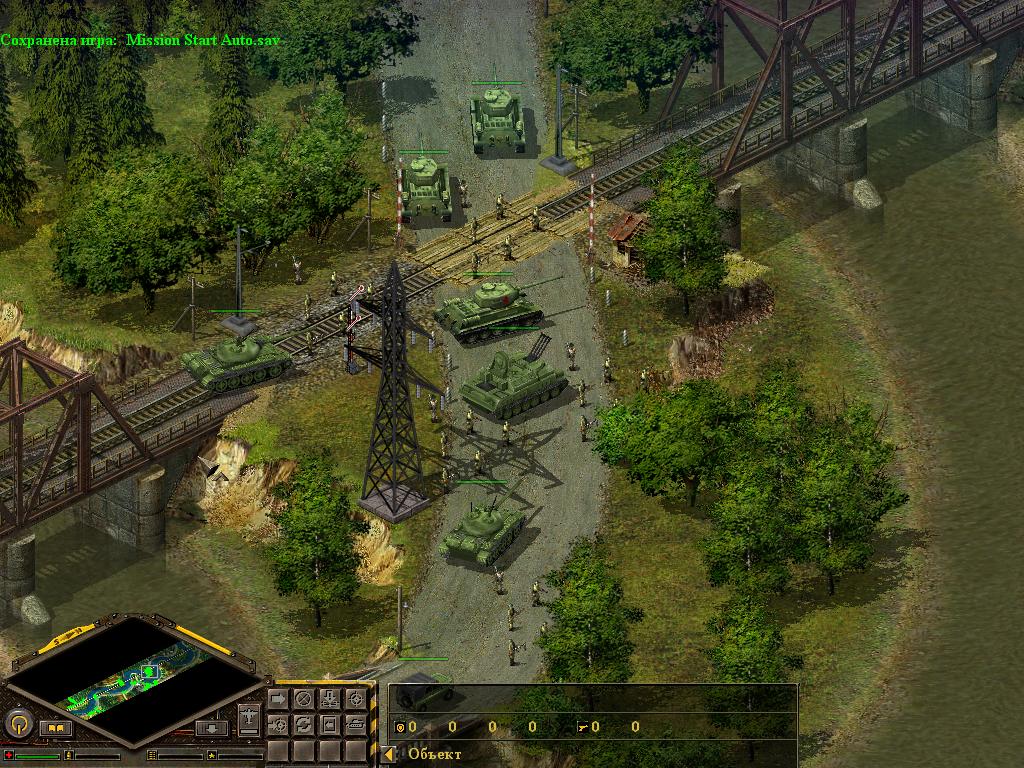This screenshot has width=1024, height=768.
Task: Select the down-arrow entrench command icon
Action: point(329,699)
